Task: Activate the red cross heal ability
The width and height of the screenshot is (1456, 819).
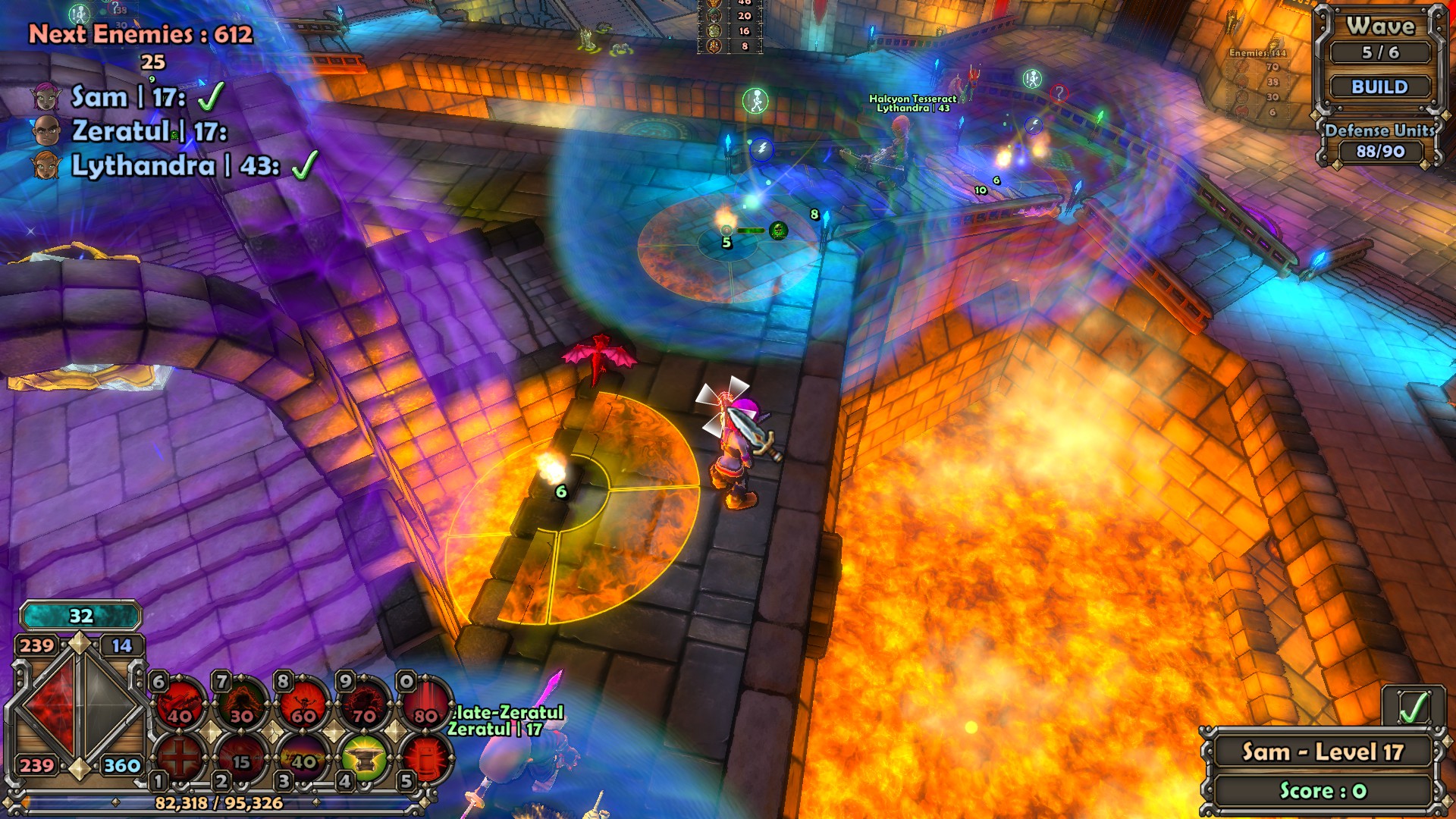Action: 180,758
